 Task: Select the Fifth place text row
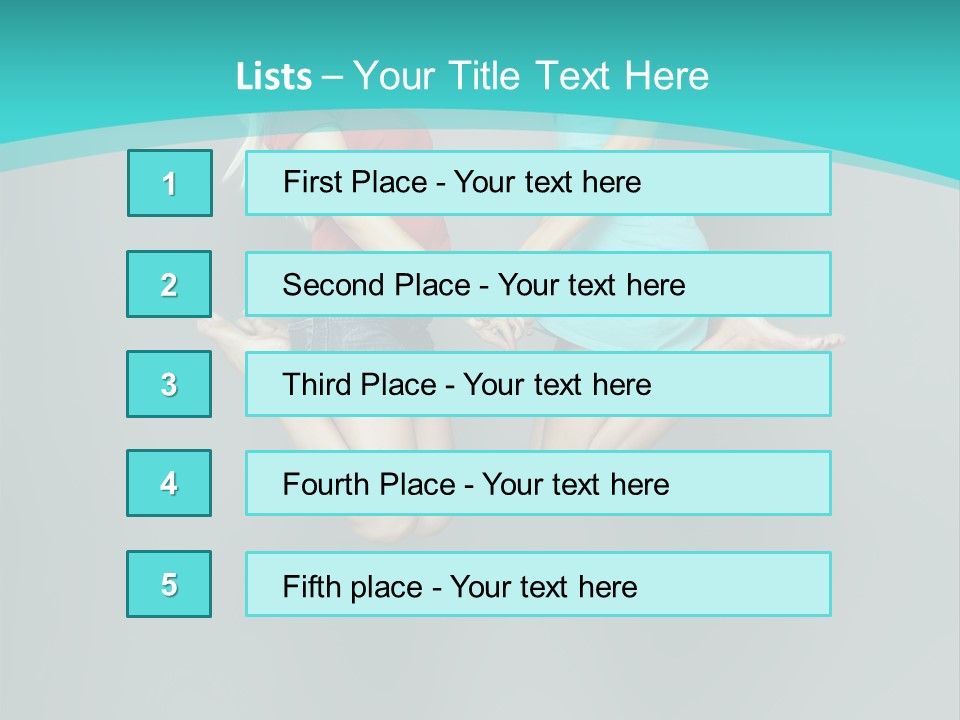coord(538,584)
